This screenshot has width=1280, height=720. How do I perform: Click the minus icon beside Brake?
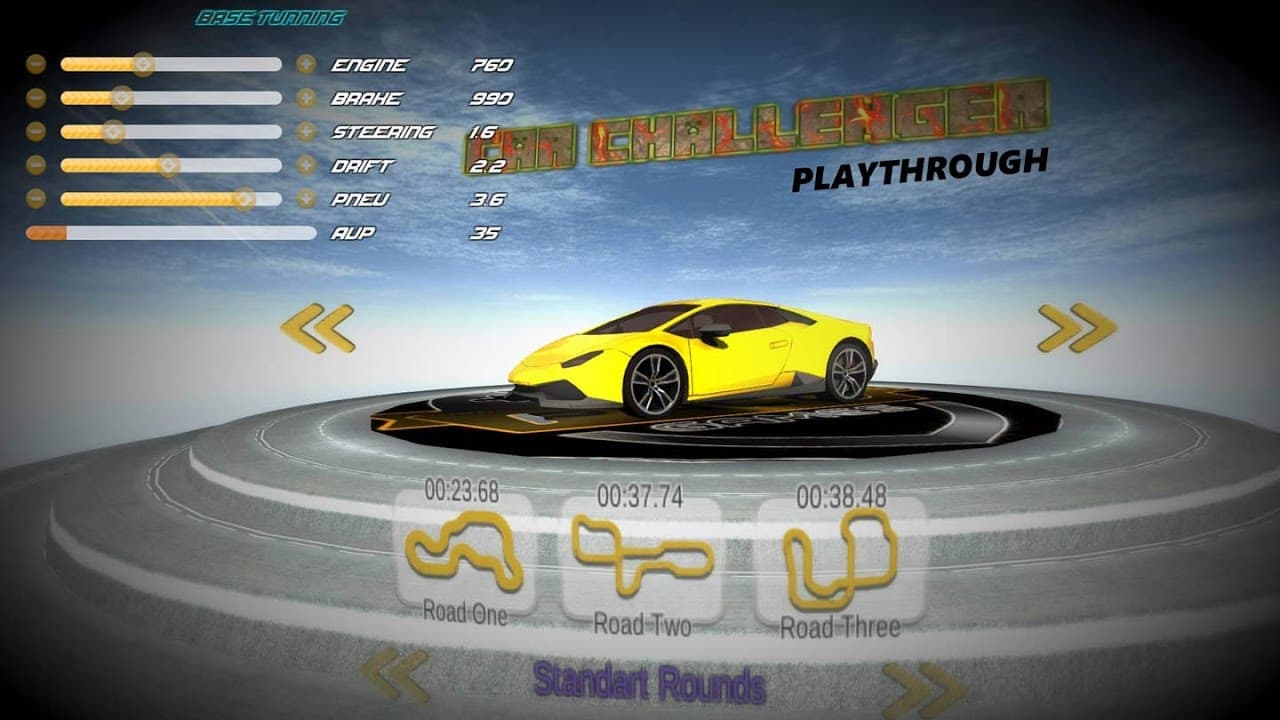pyautogui.click(x=37, y=98)
